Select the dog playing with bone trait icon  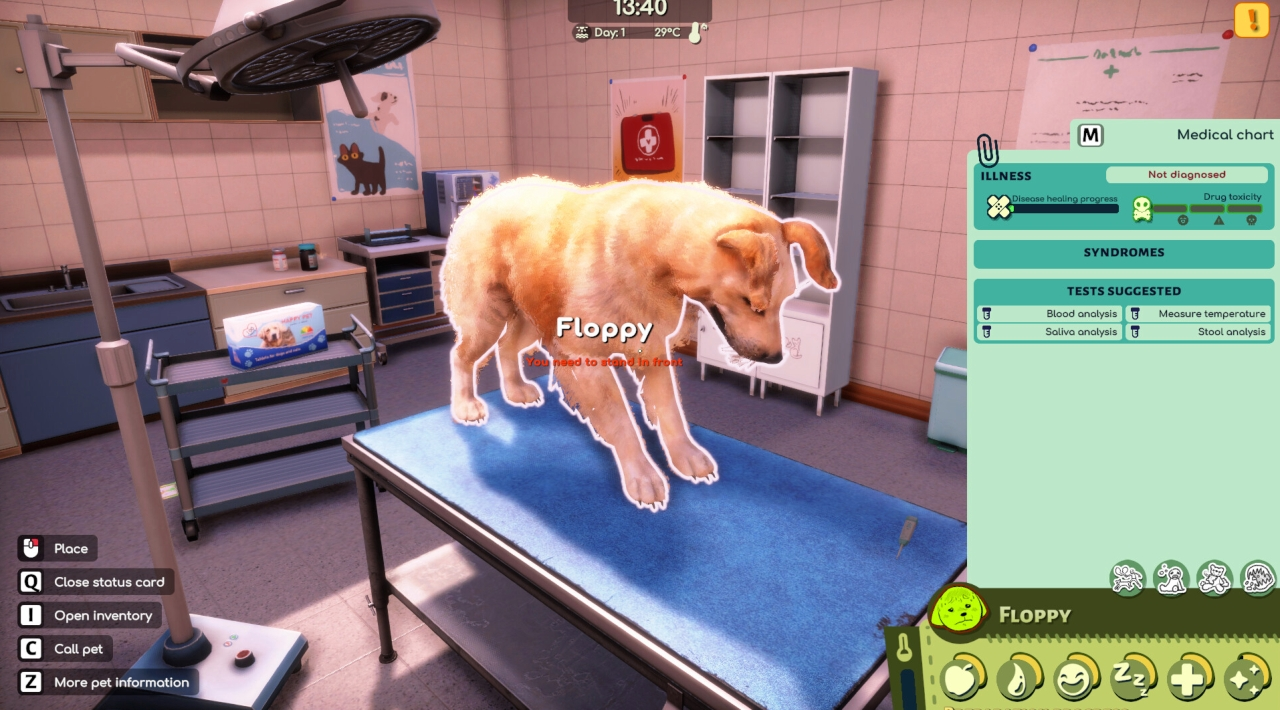click(x=1128, y=578)
